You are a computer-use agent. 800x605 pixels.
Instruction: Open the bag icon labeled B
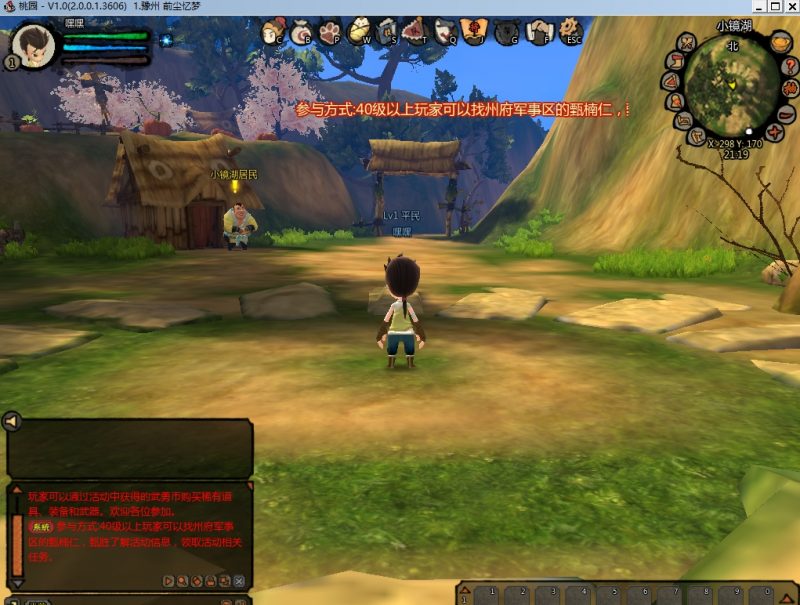coord(301,34)
